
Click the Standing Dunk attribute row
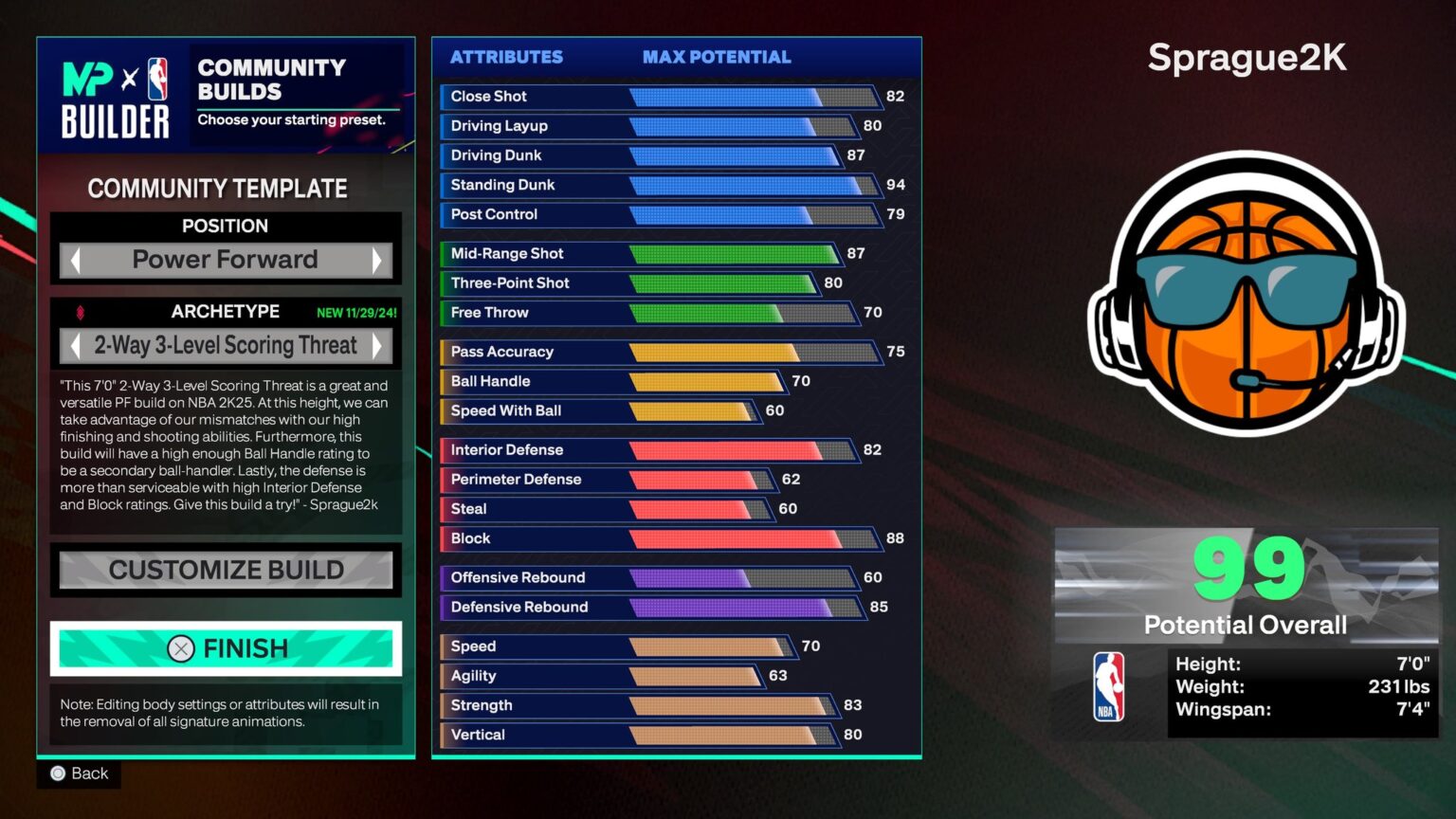click(664, 185)
